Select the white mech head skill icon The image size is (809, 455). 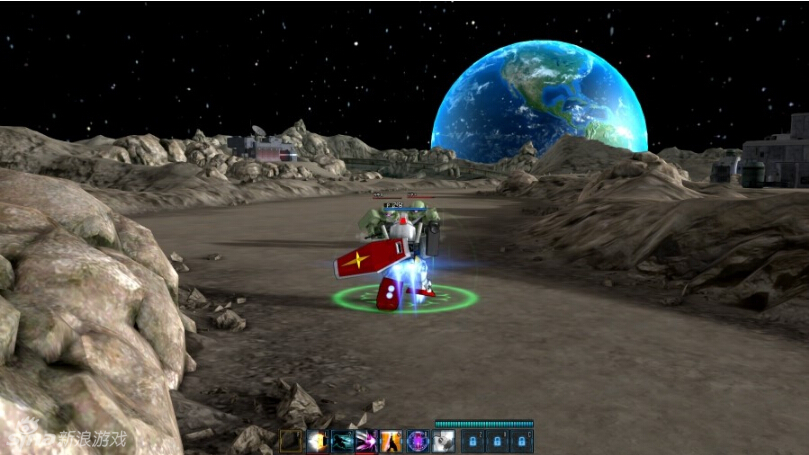443,441
